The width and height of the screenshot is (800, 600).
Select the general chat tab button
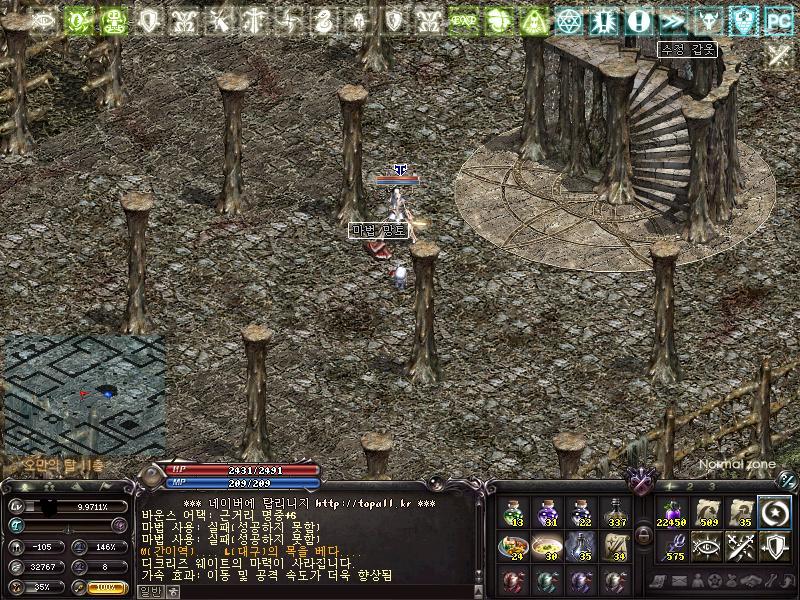(x=148, y=591)
